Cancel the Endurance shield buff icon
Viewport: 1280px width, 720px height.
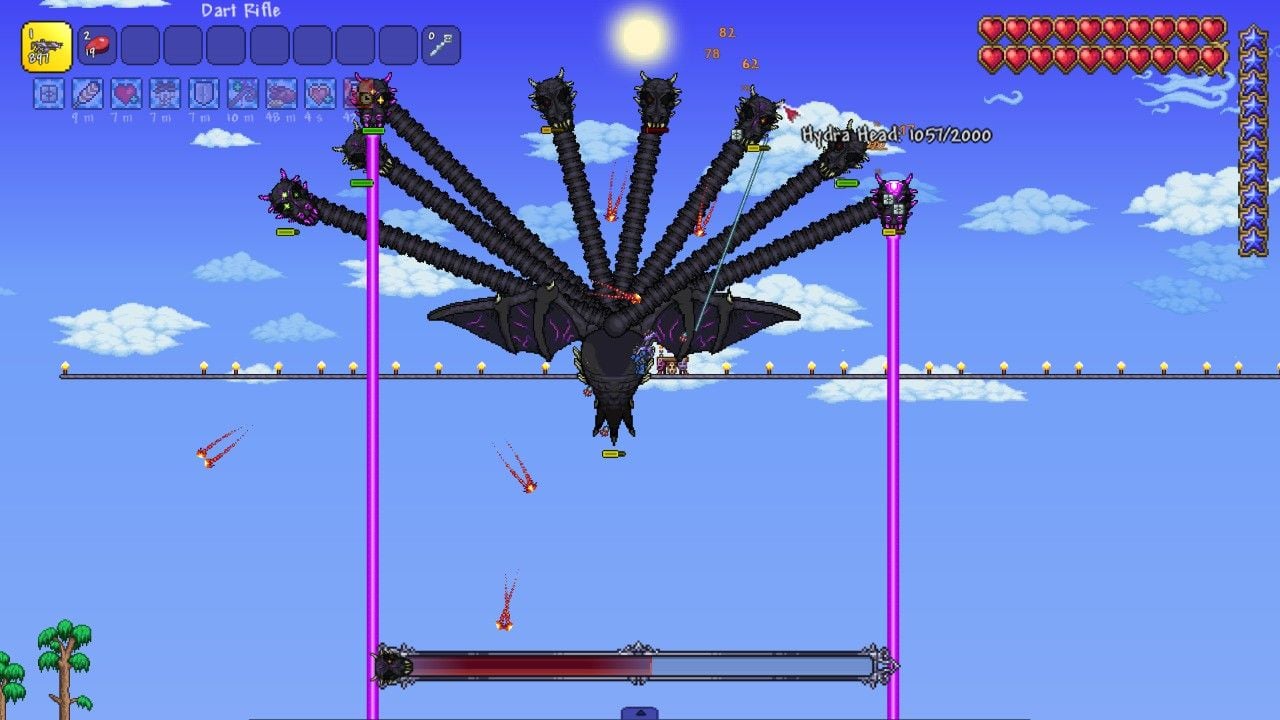201,95
